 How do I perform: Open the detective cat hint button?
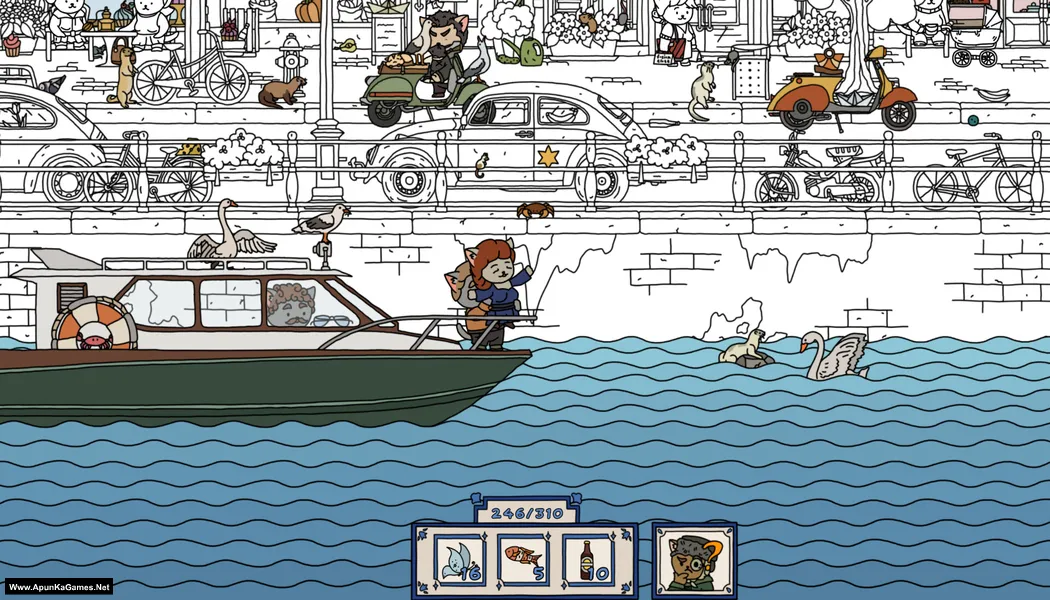694,561
